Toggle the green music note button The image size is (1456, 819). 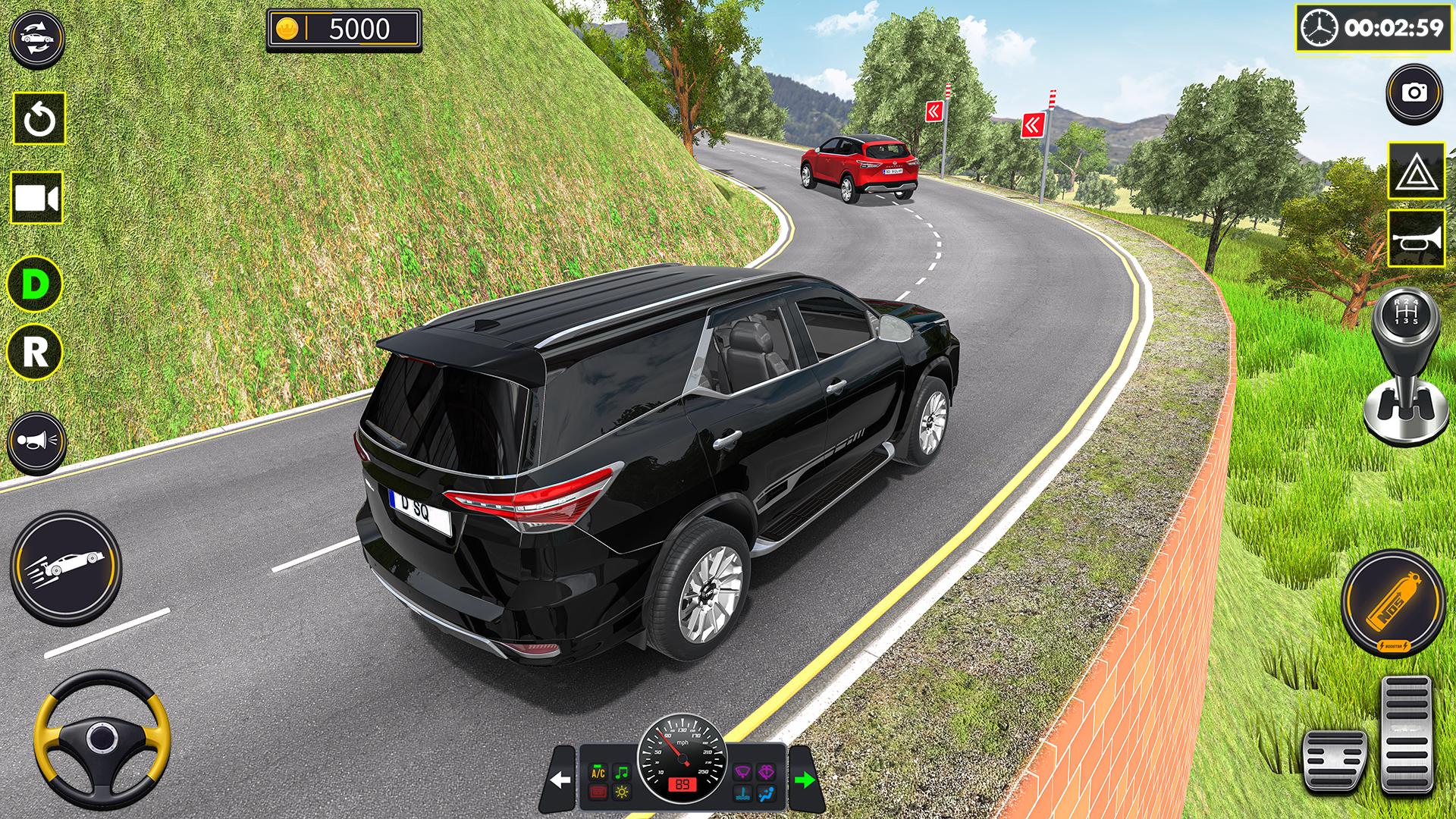tap(621, 773)
